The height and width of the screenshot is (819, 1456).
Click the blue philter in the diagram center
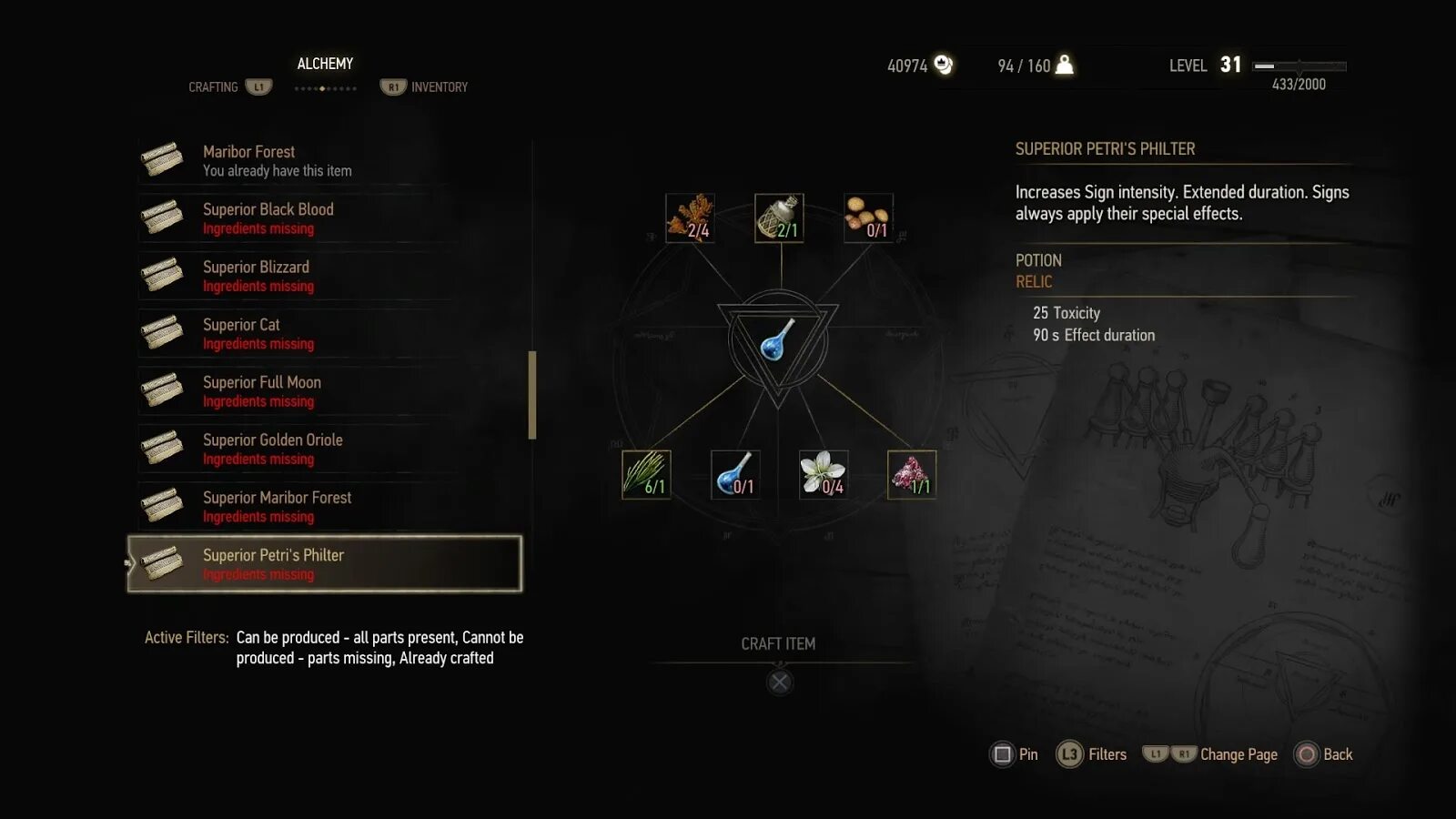(x=778, y=340)
